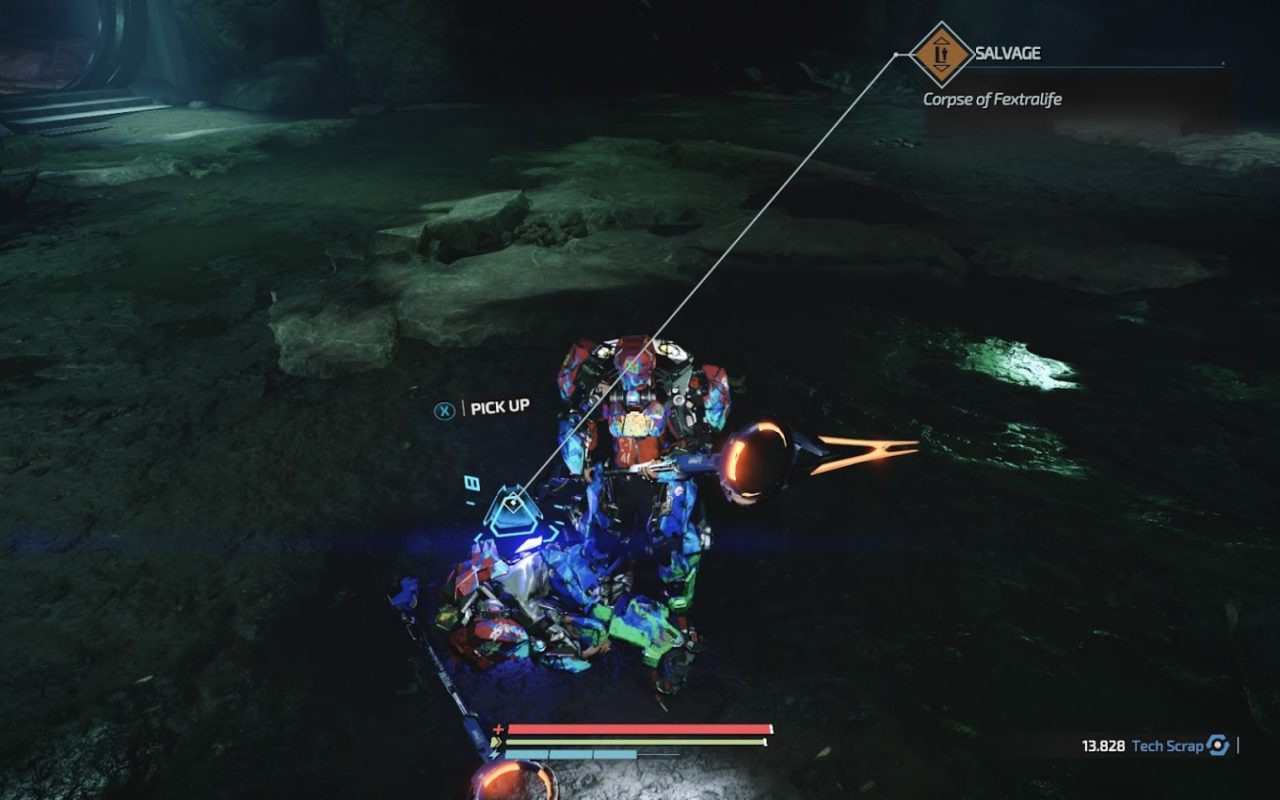This screenshot has width=1280, height=800.
Task: Click the Tech Scrap currency icon
Action: click(x=1217, y=745)
